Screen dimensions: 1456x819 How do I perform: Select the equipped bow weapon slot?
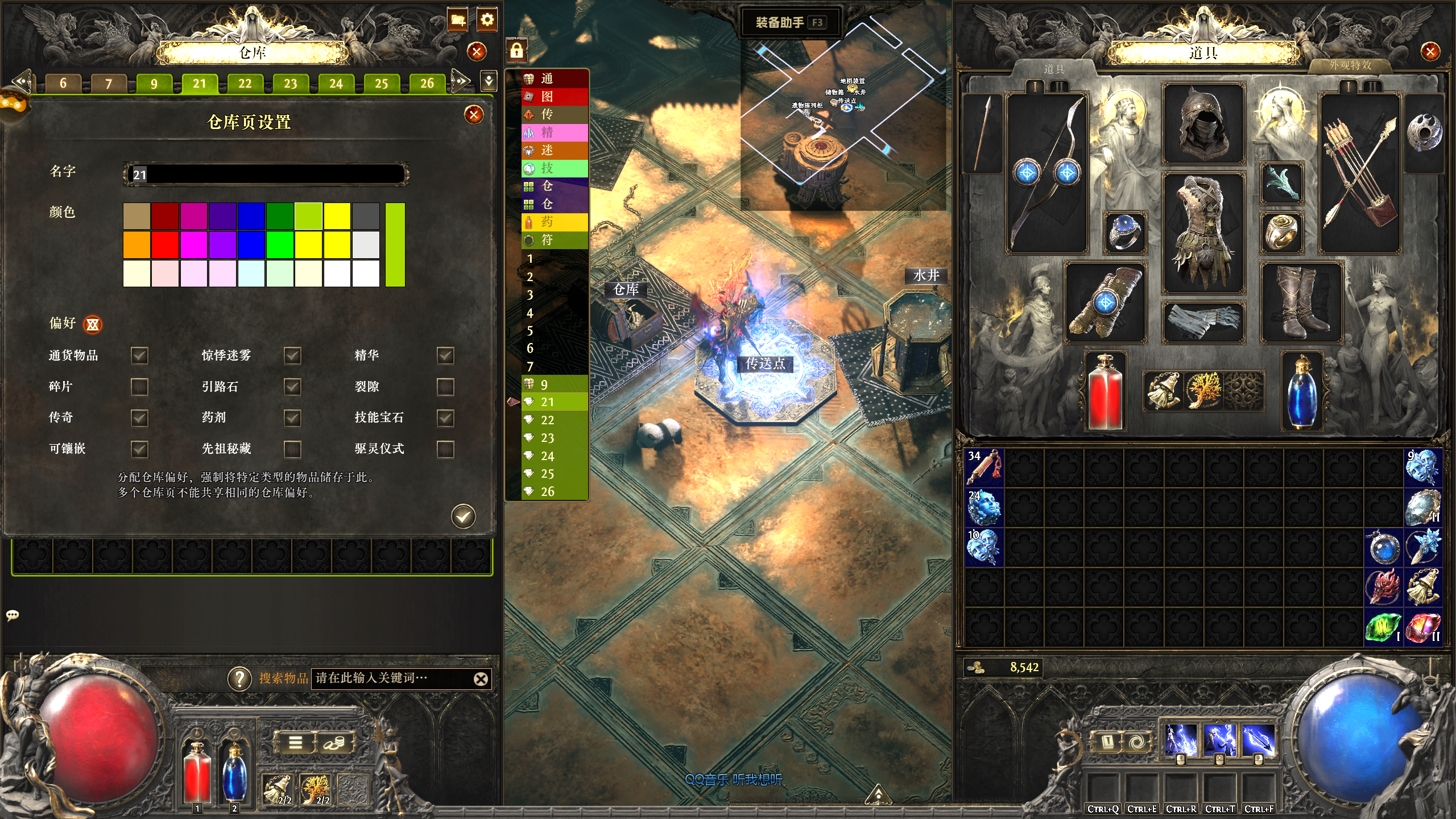[x=1046, y=173]
